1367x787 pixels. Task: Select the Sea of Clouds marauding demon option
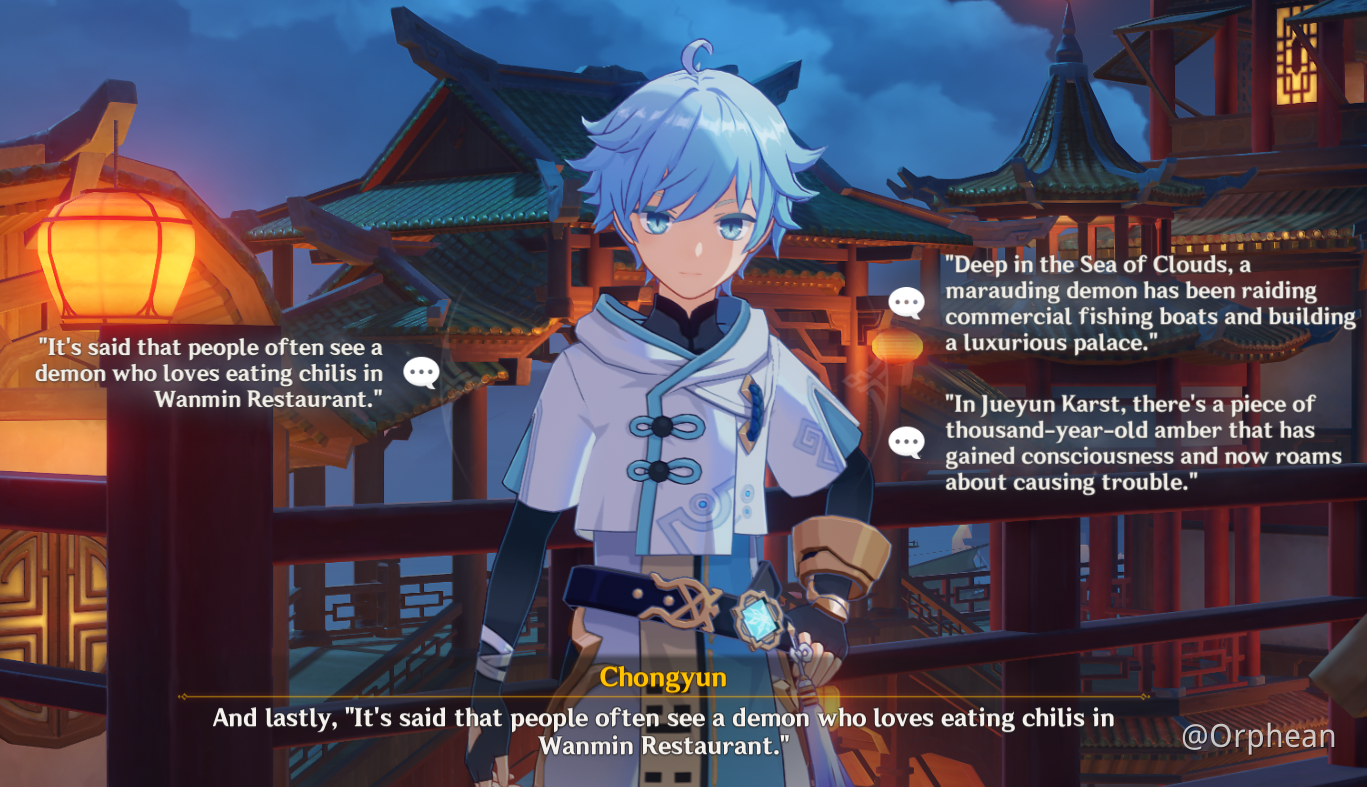[1150, 304]
